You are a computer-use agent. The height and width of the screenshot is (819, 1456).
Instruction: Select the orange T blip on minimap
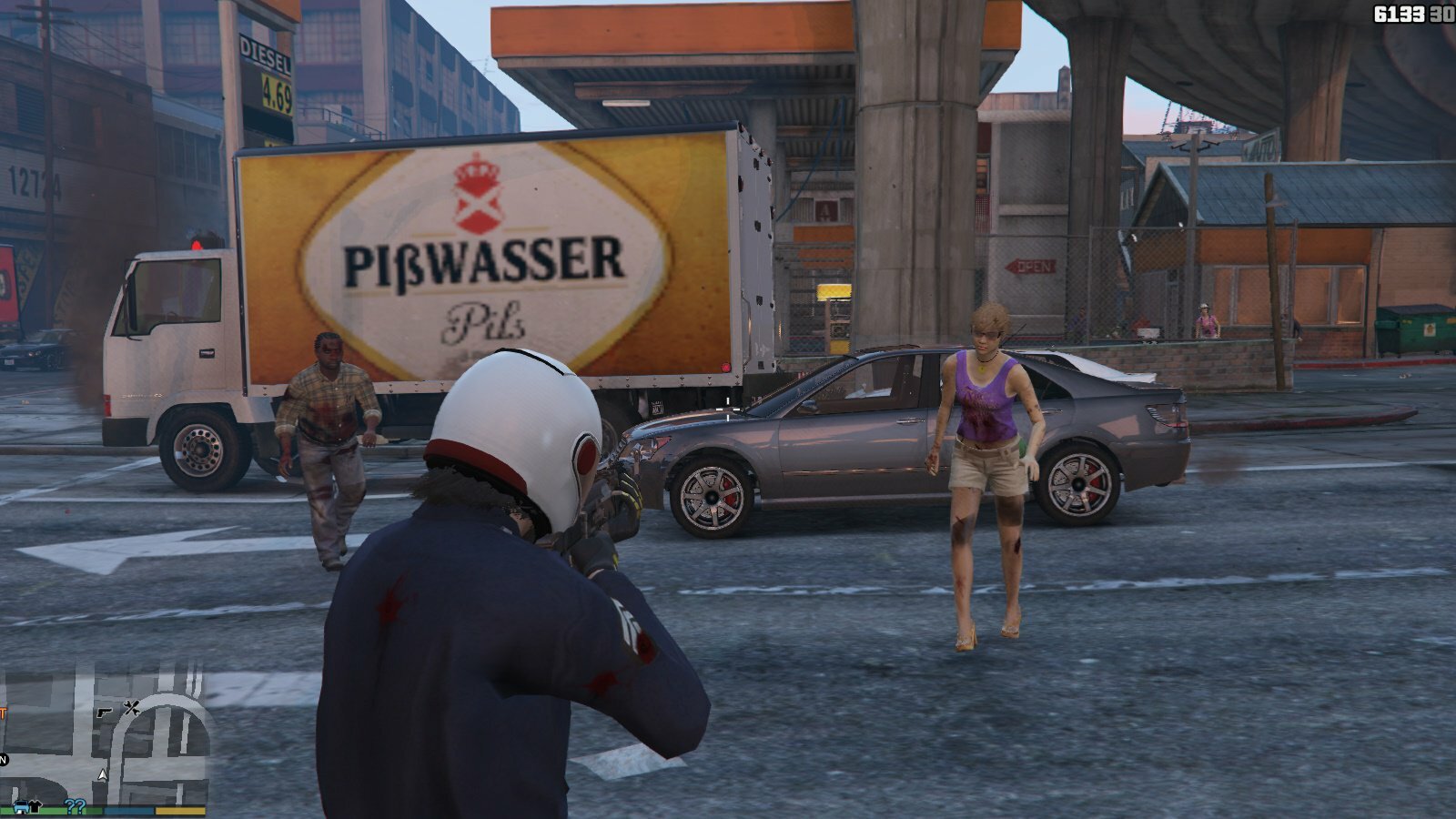3,713
